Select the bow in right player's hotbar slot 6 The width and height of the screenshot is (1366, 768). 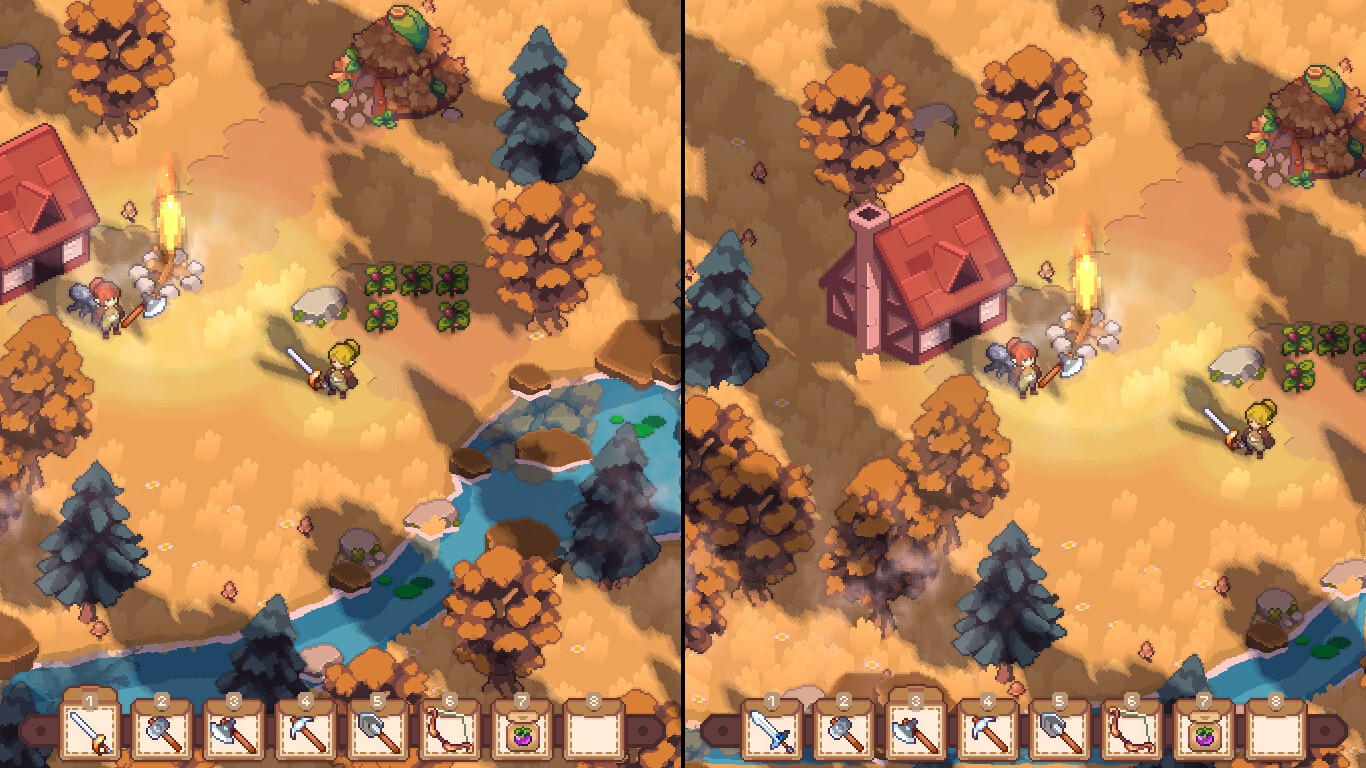(x=1130, y=735)
